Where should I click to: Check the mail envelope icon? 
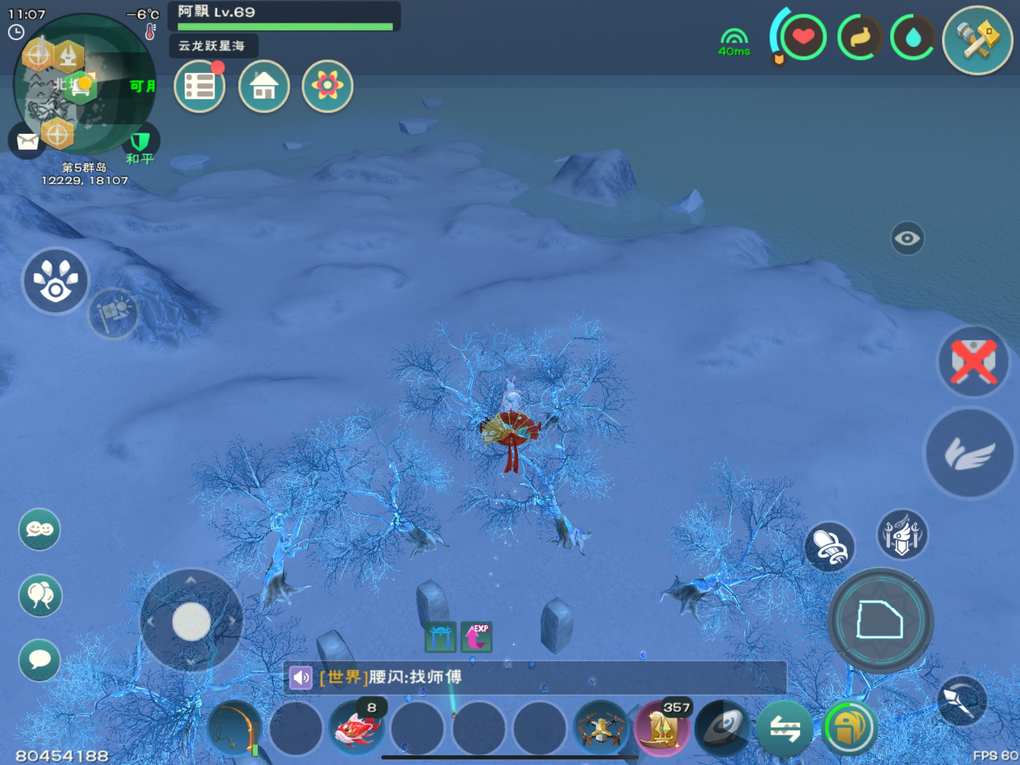click(x=26, y=140)
